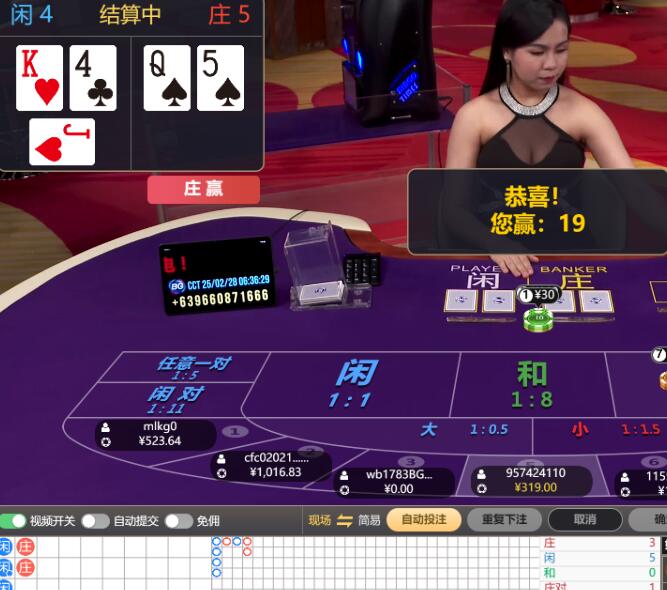Toggle the 自动提交 auto-submit switch

click(x=95, y=521)
